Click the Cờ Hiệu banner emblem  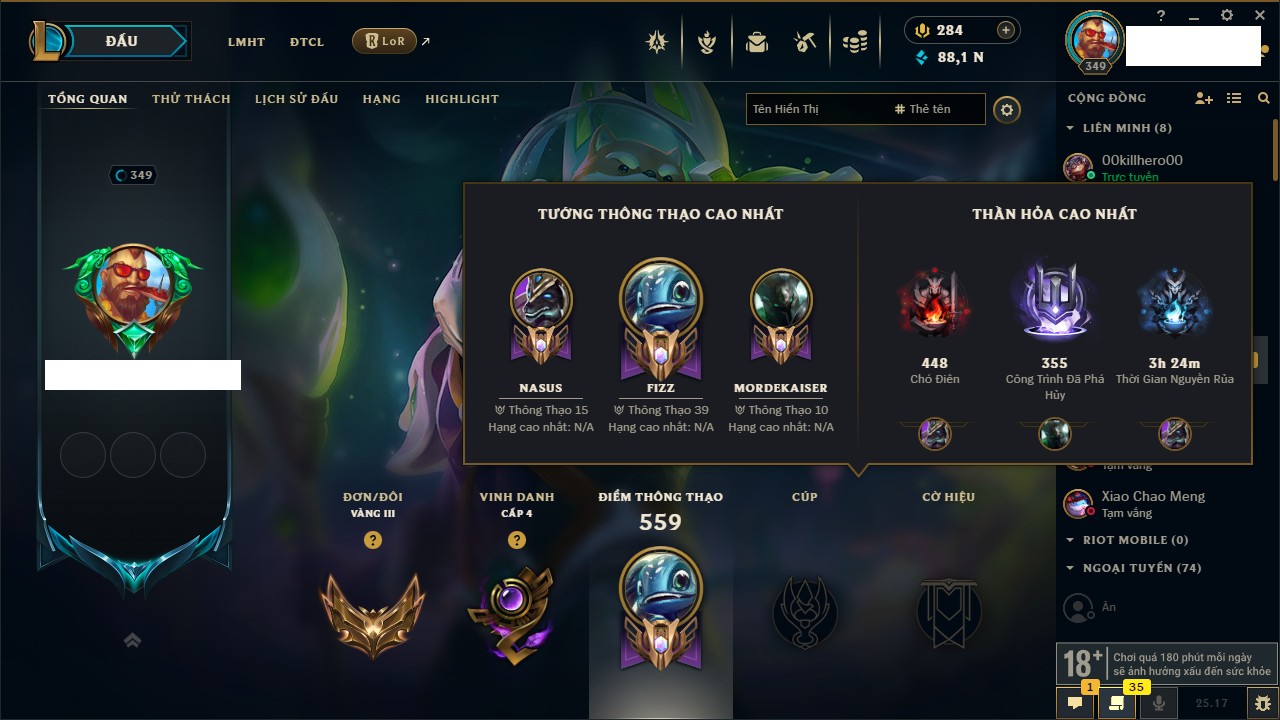pos(948,611)
